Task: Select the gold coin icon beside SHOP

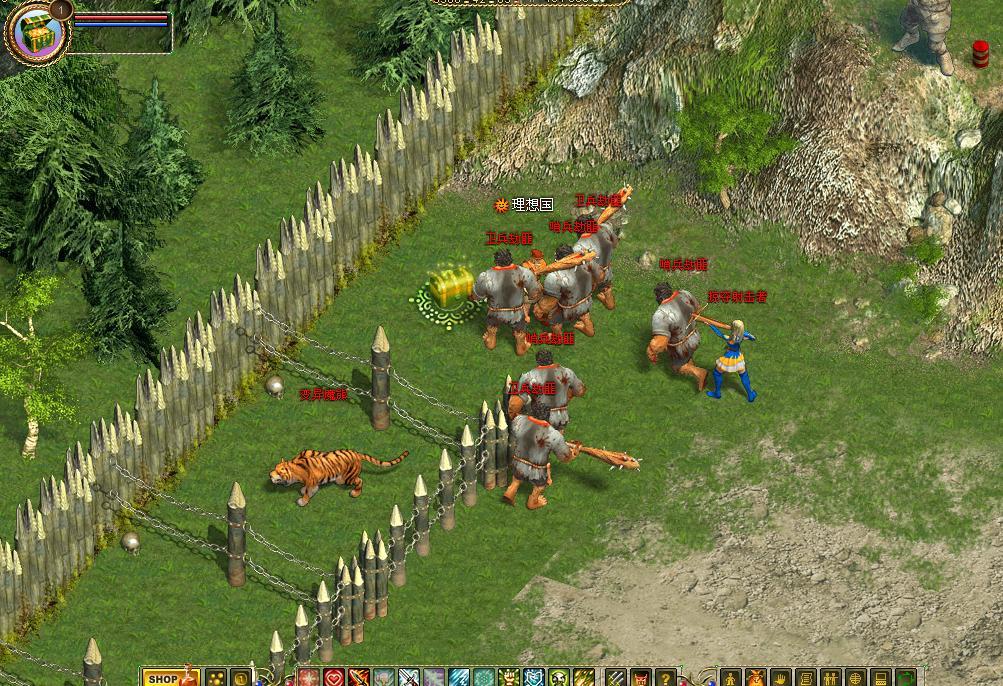Action: (x=240, y=679)
